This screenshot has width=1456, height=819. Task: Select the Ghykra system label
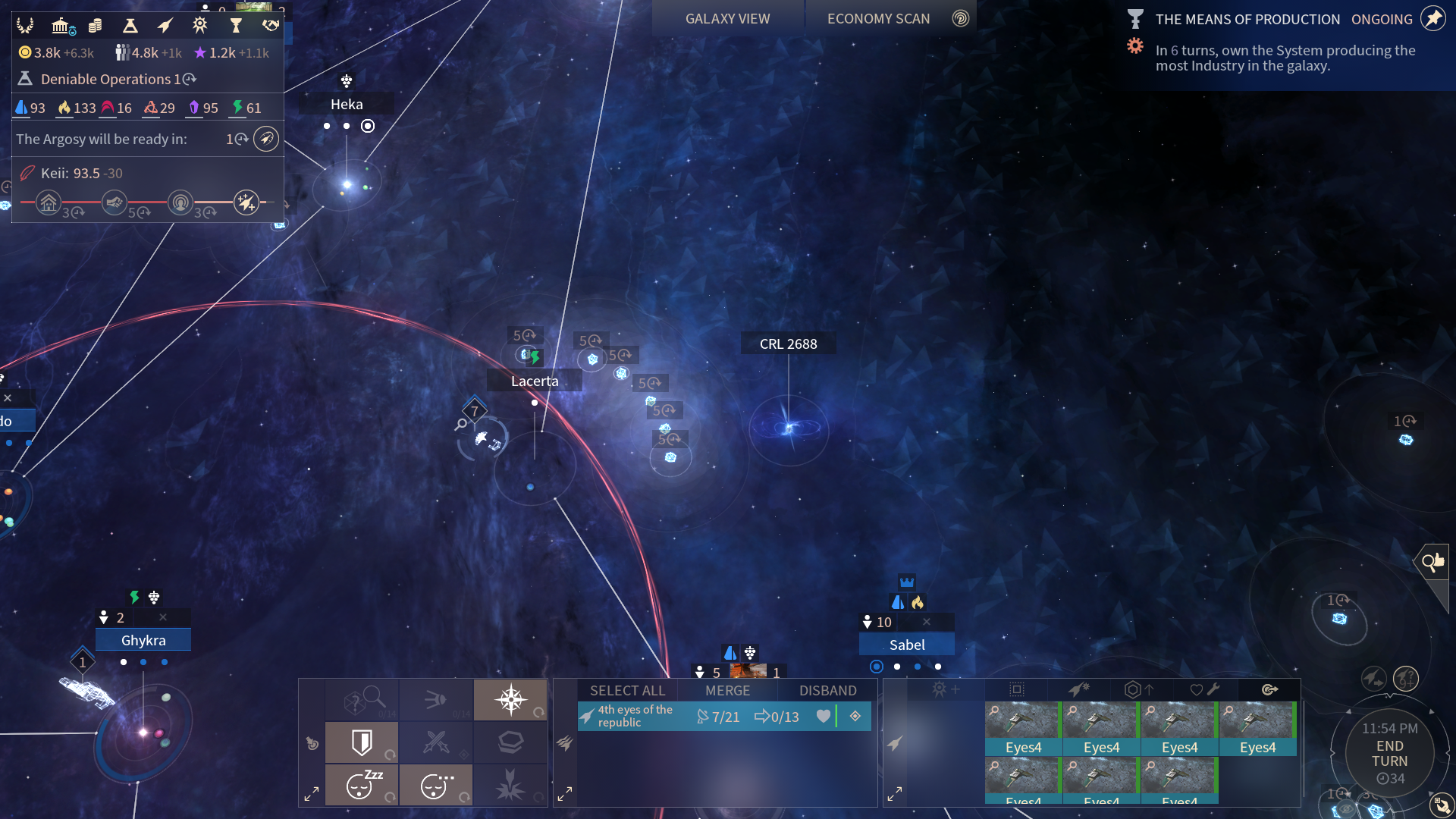pyautogui.click(x=143, y=640)
